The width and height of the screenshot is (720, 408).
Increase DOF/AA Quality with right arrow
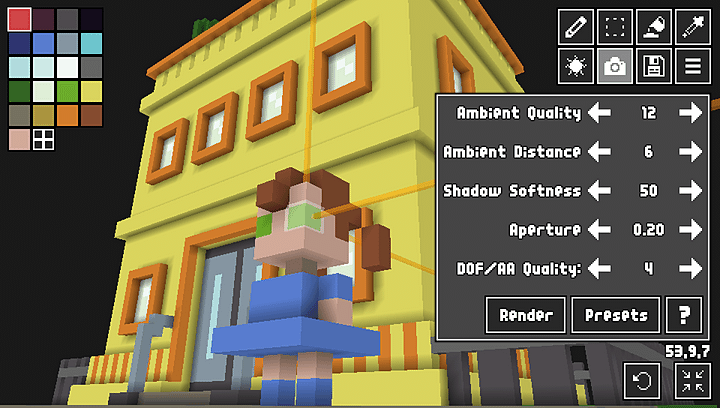tap(690, 268)
